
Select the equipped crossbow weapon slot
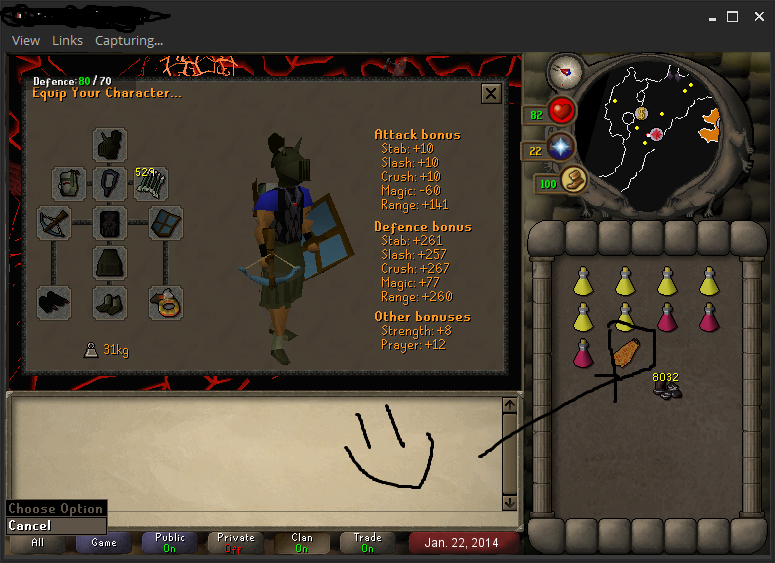[x=54, y=223]
